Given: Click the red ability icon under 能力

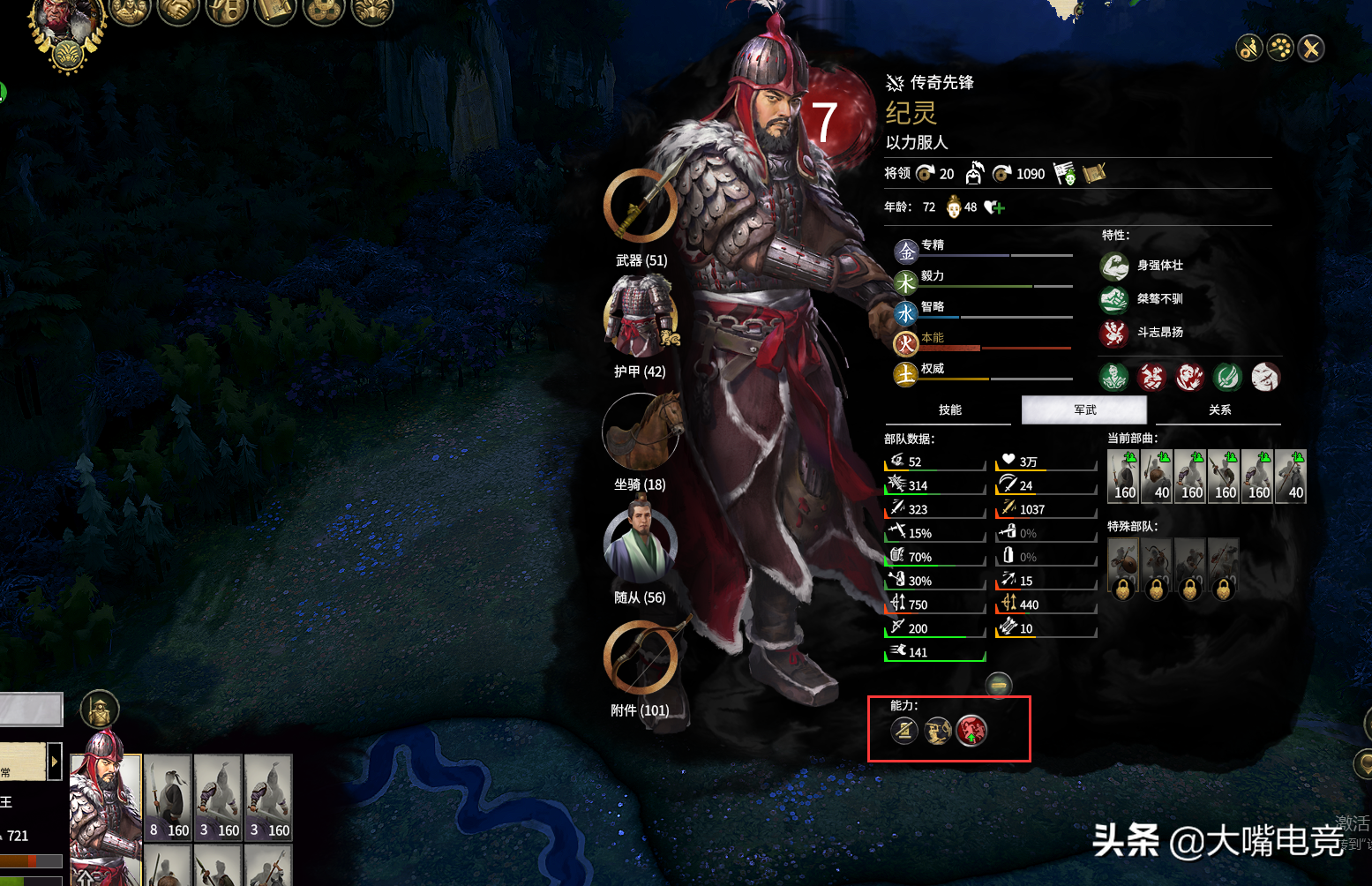Looking at the screenshot, I should (971, 731).
